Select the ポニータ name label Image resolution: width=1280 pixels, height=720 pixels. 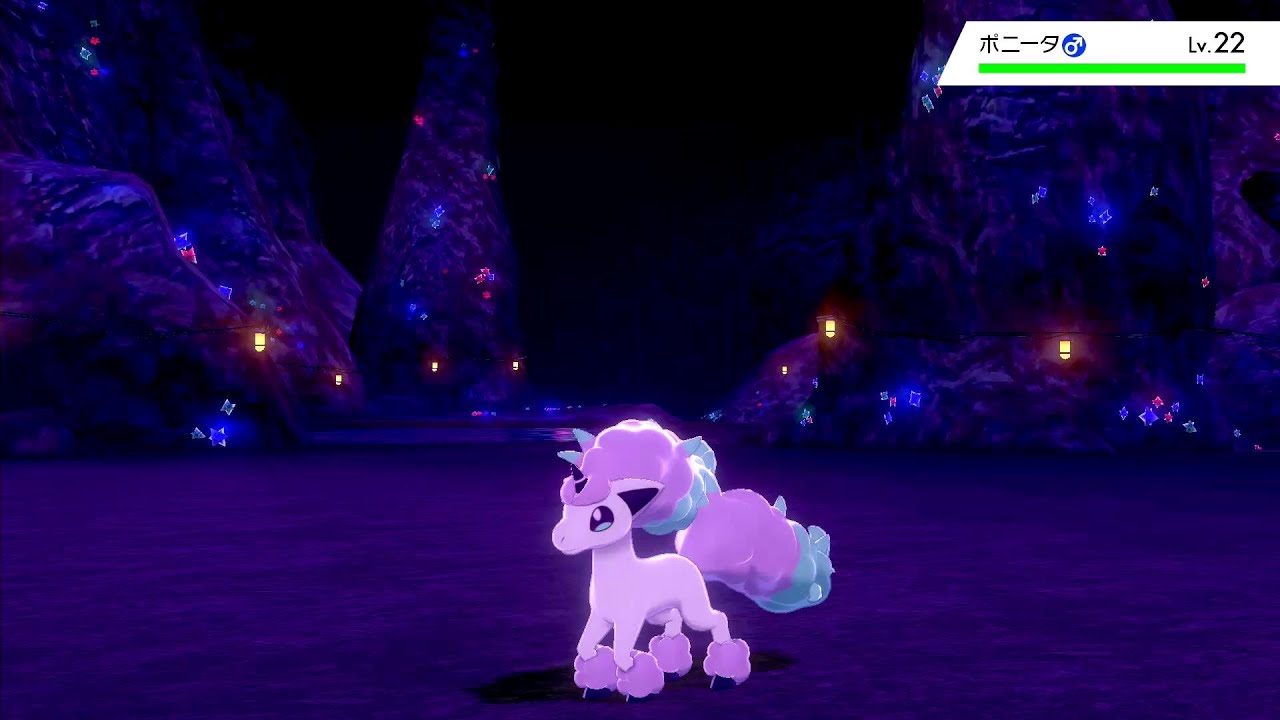pos(1022,42)
